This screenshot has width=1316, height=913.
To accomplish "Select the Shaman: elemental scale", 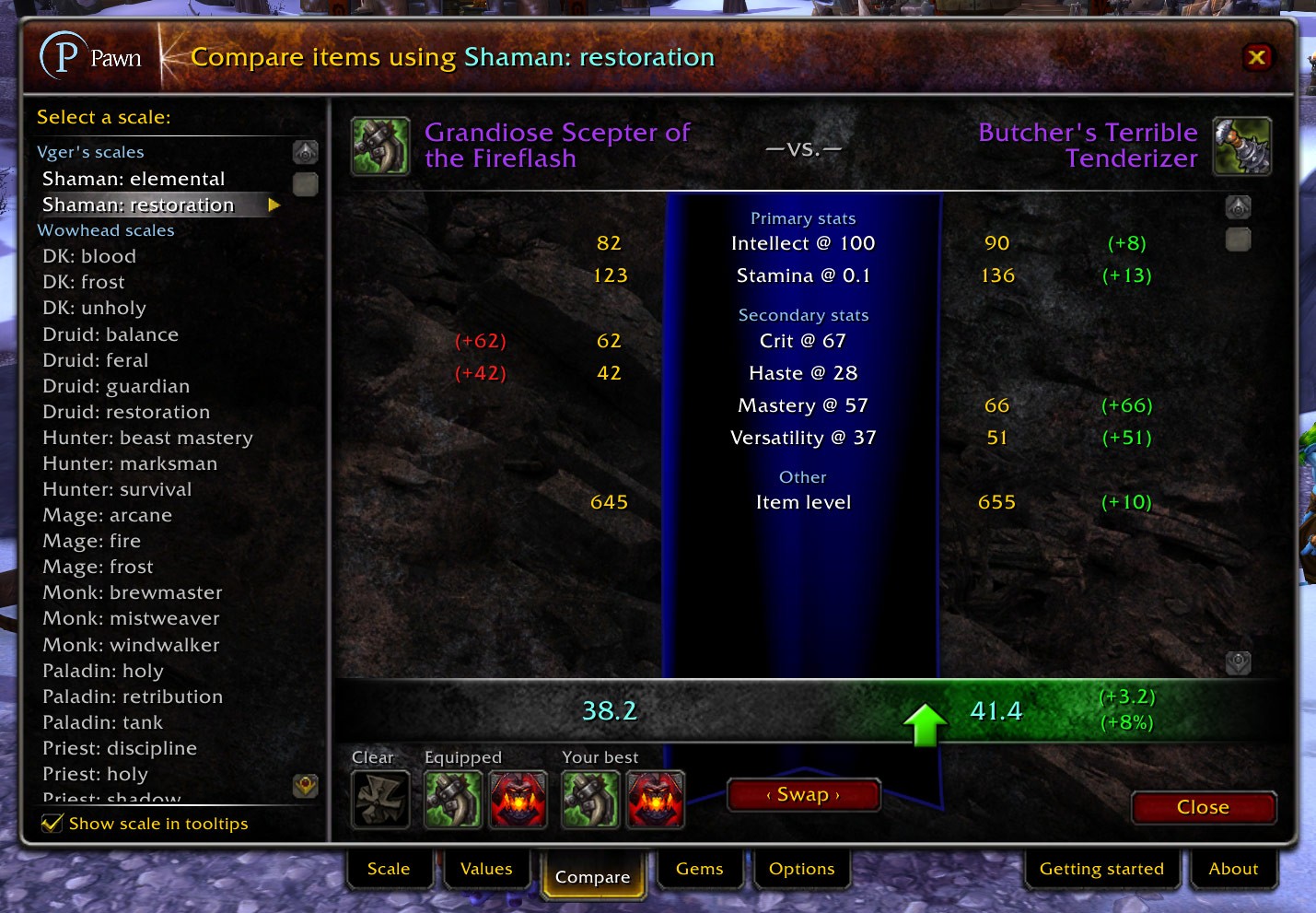I will [x=134, y=179].
